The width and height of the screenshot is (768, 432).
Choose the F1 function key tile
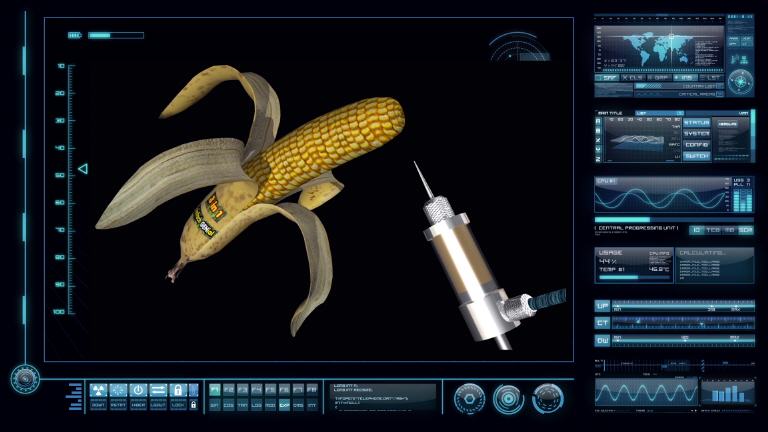215,388
